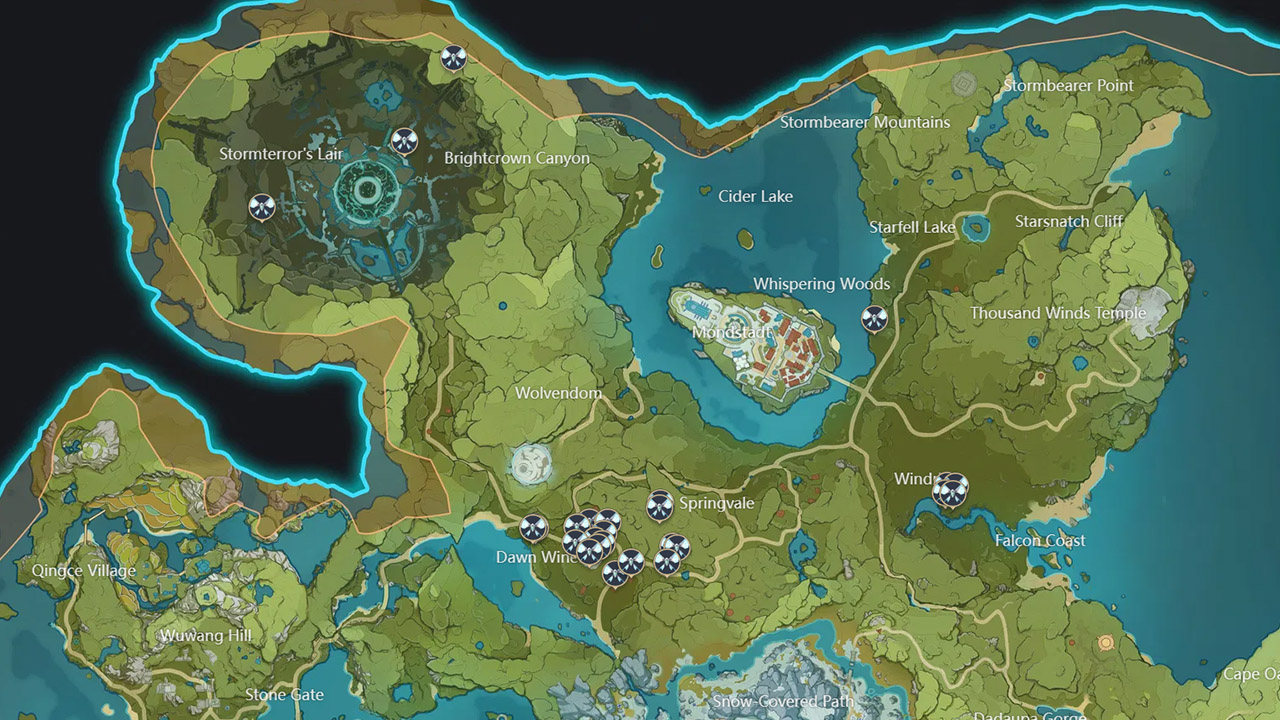Select the lower Windrise Crystalfly marker

coord(952,493)
